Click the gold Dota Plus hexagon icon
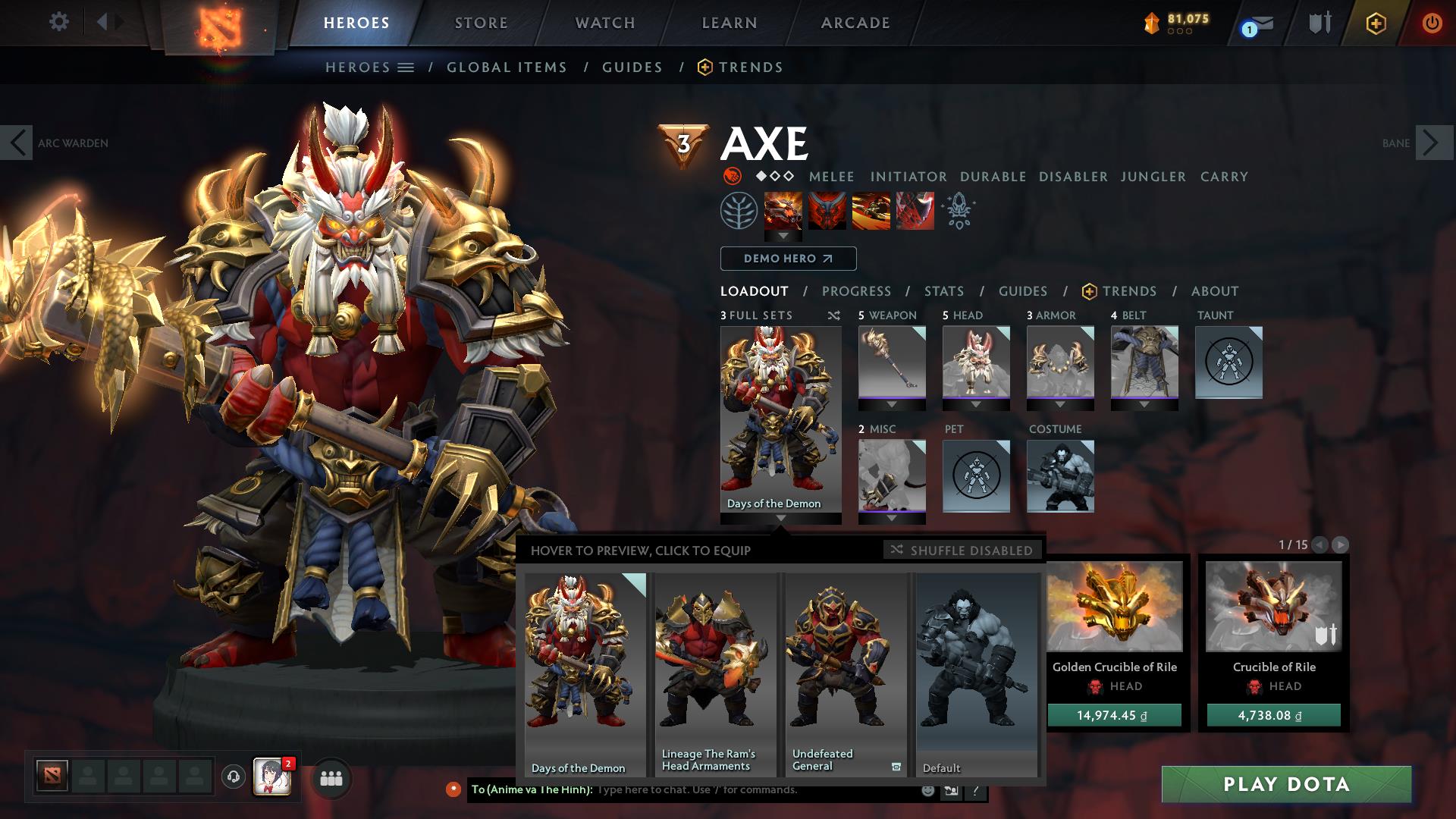Viewport: 1456px width, 819px height. click(1376, 23)
